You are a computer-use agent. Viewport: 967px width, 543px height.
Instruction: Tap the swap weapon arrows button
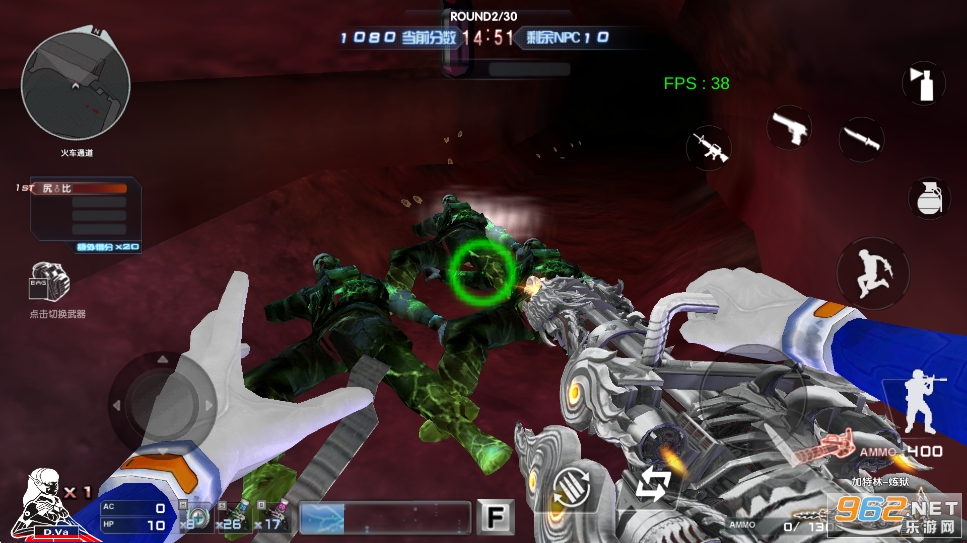click(654, 486)
